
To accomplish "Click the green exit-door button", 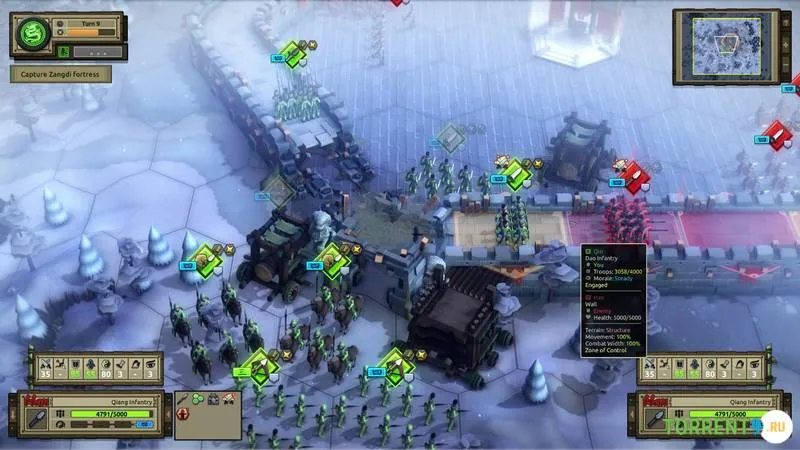I will (x=64, y=51).
